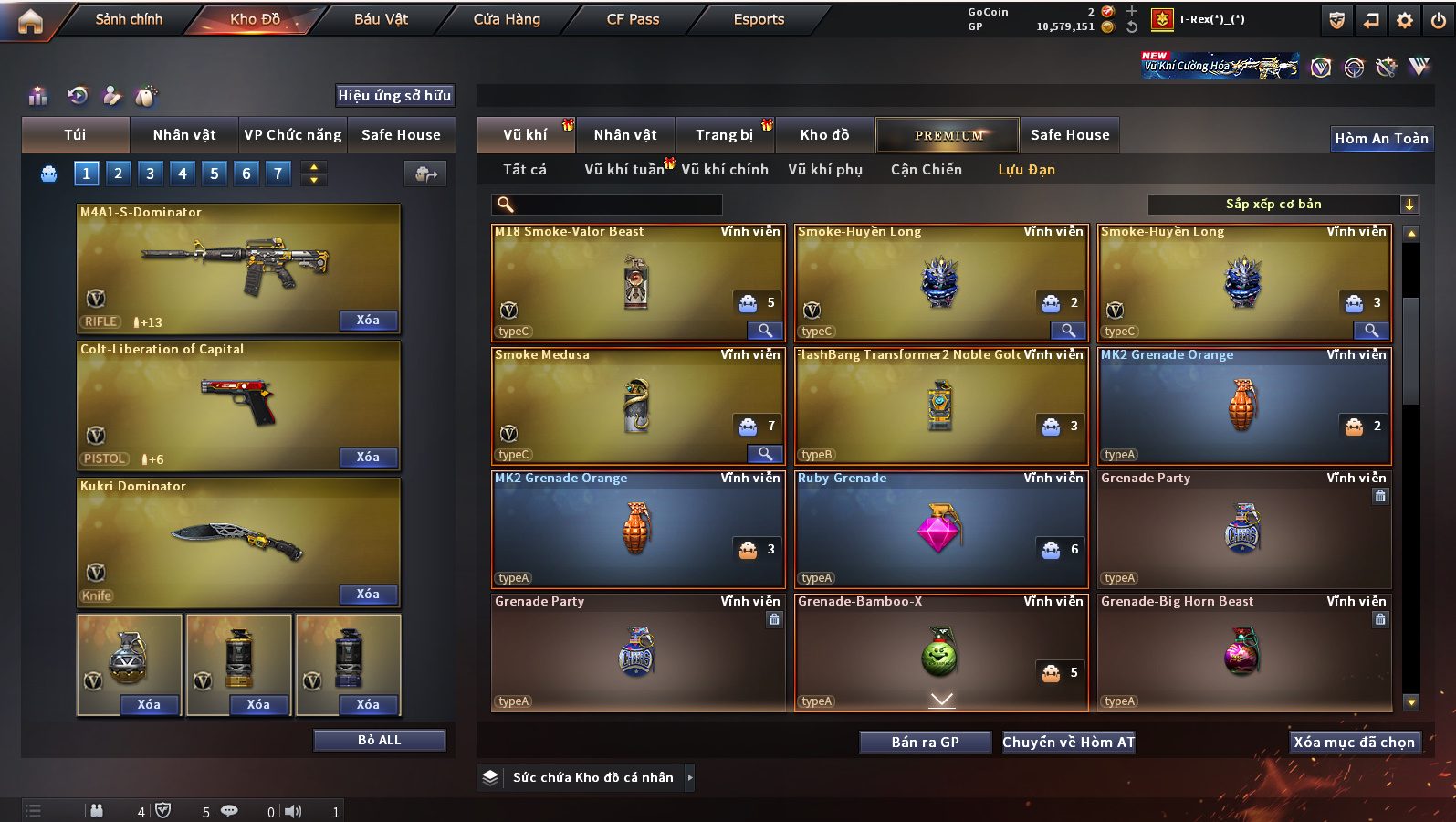Open the CF Pass menu
The height and width of the screenshot is (822, 1456).
pyautogui.click(x=633, y=19)
